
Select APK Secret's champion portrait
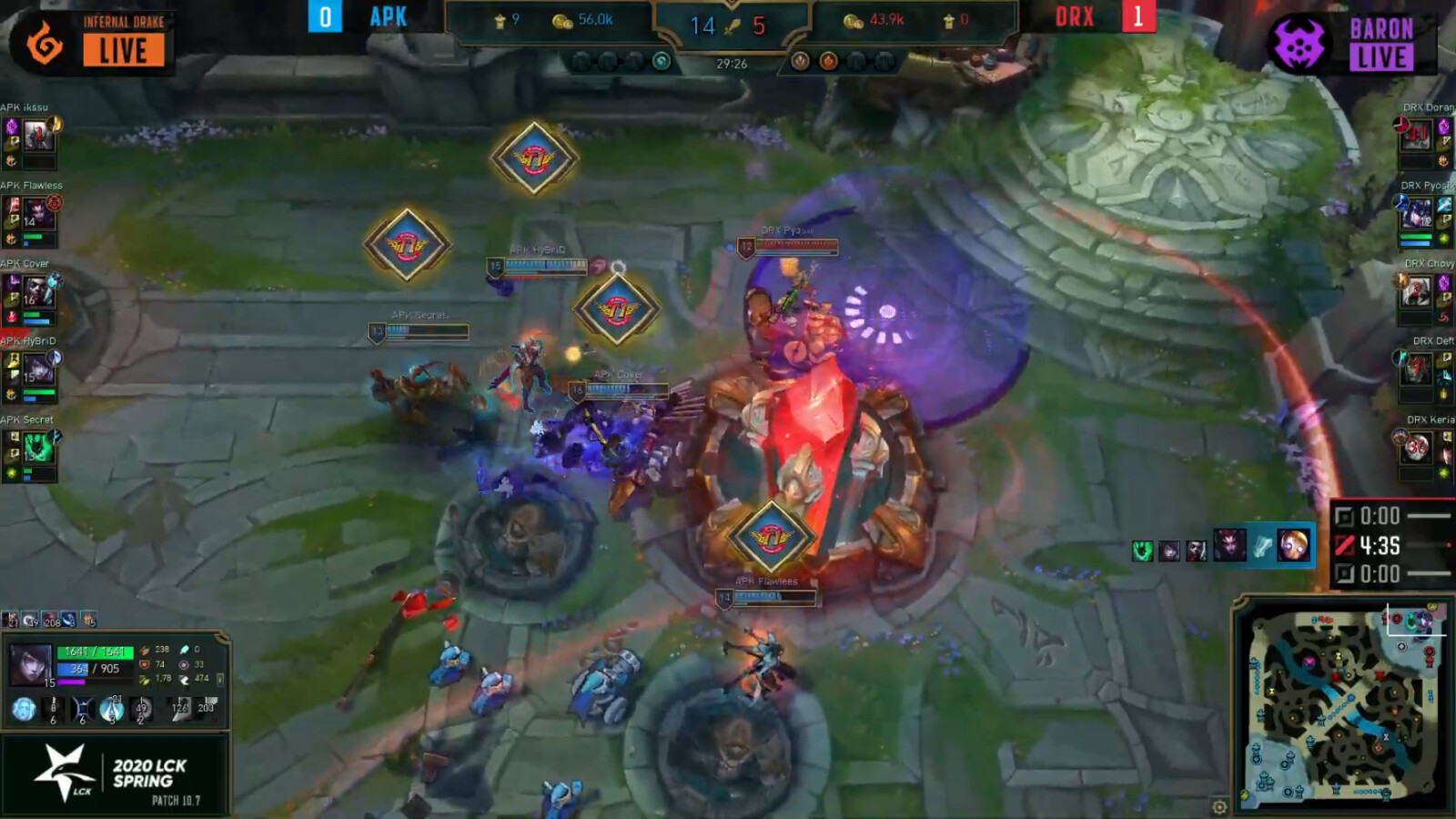click(38, 448)
